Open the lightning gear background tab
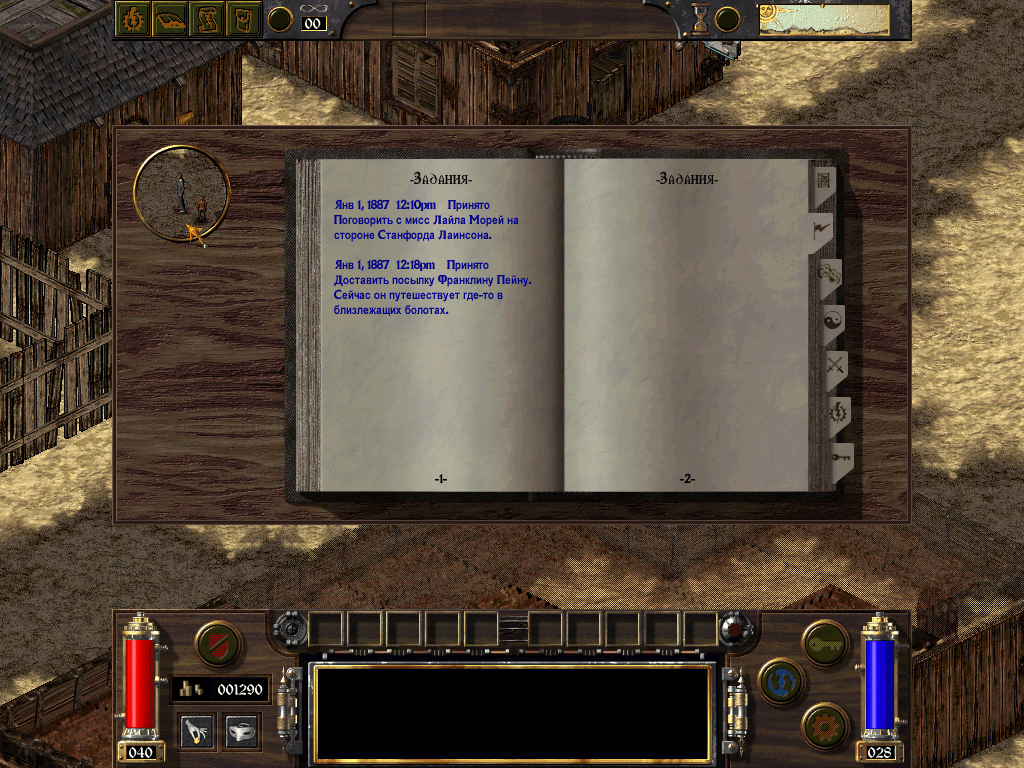 (x=836, y=413)
